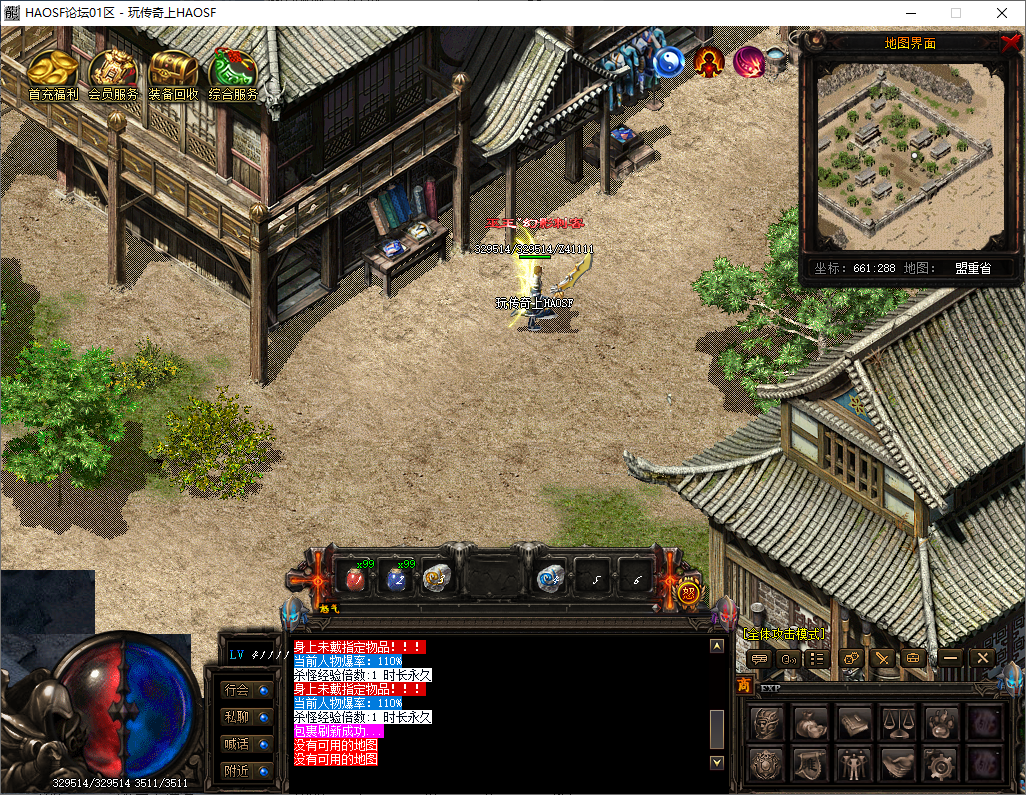Click the round 怒 rage button

(x=688, y=591)
